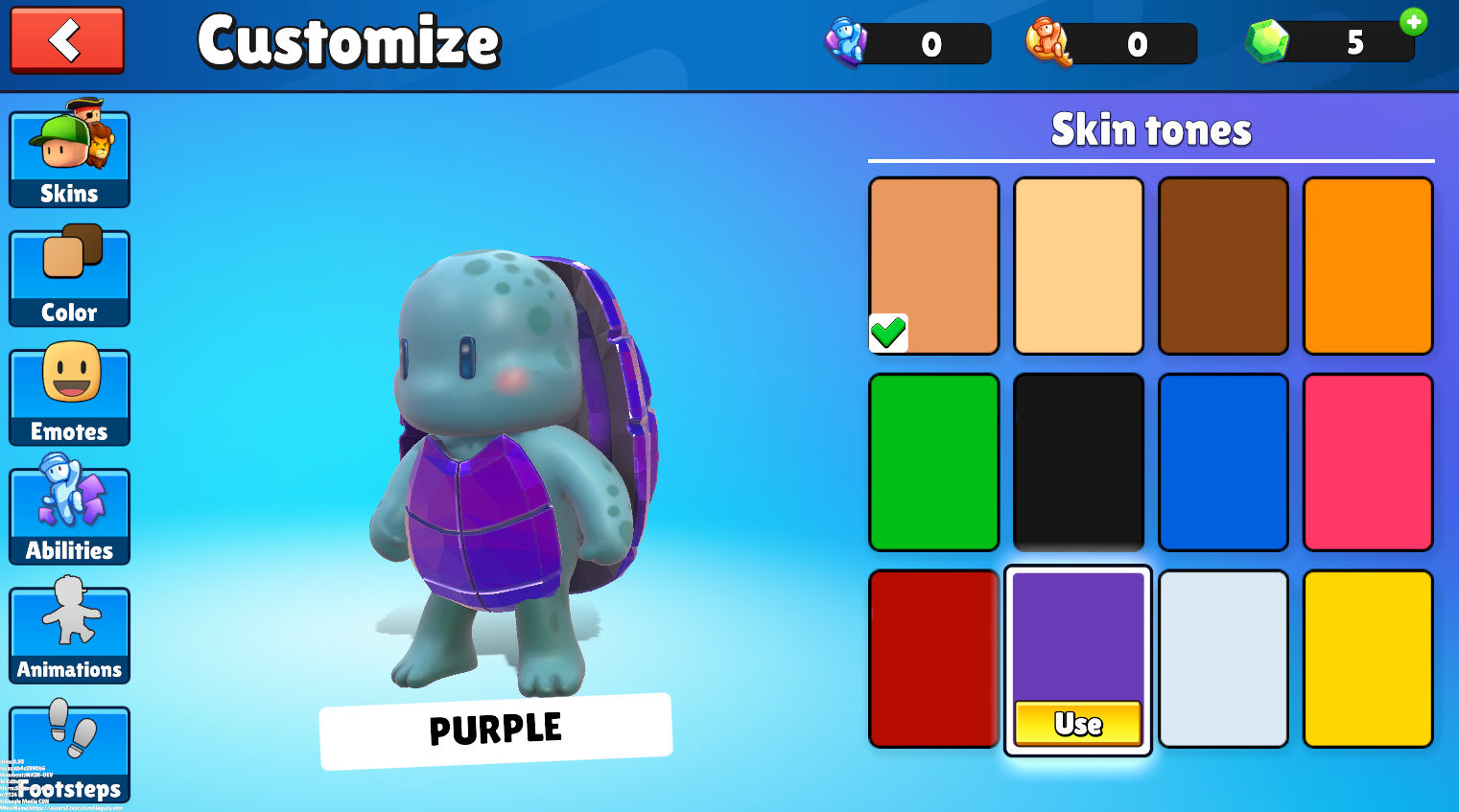Pick the brown skin tone

click(1223, 266)
